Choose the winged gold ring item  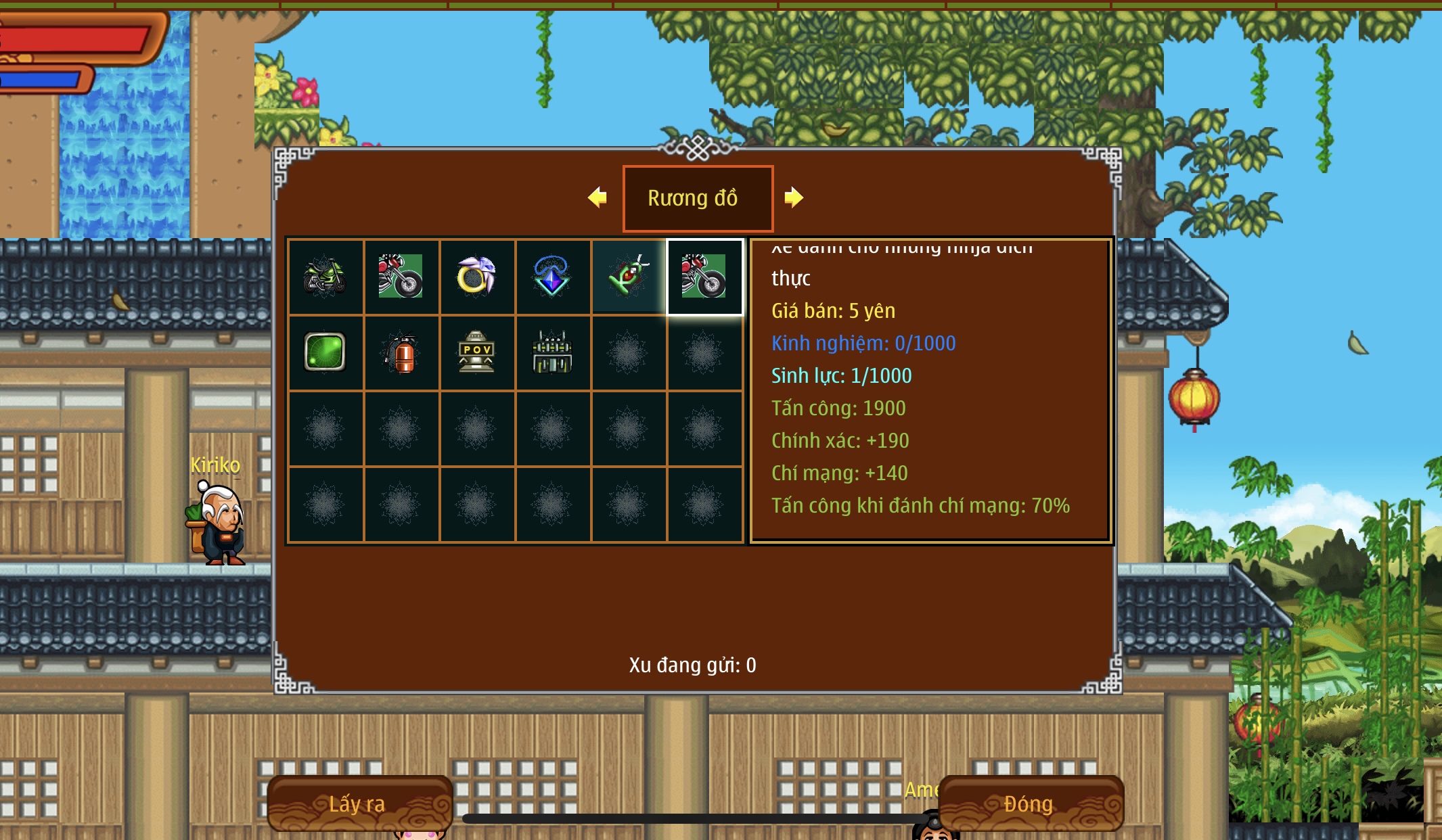476,277
